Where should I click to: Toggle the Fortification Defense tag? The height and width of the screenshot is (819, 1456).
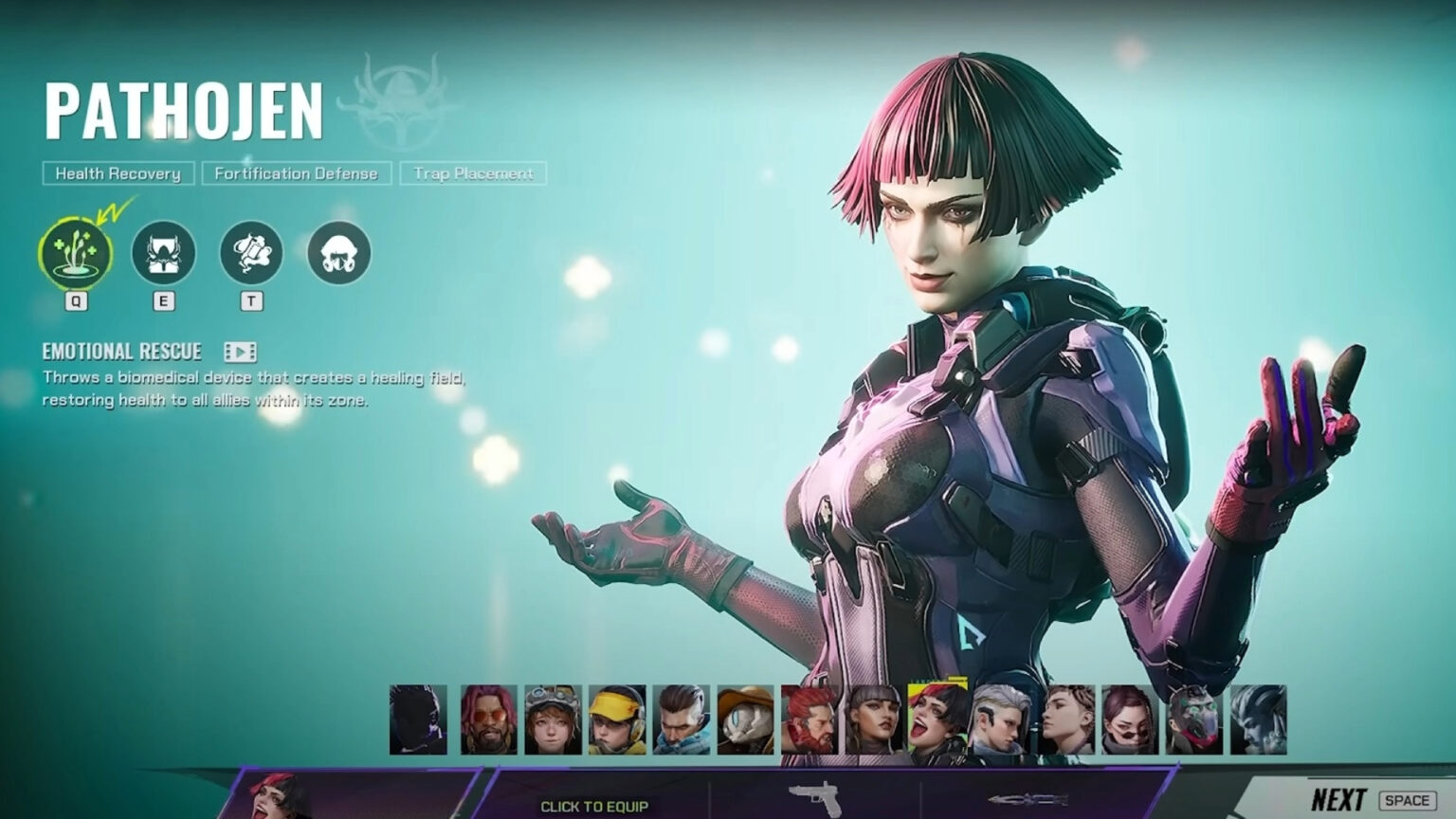click(x=296, y=173)
